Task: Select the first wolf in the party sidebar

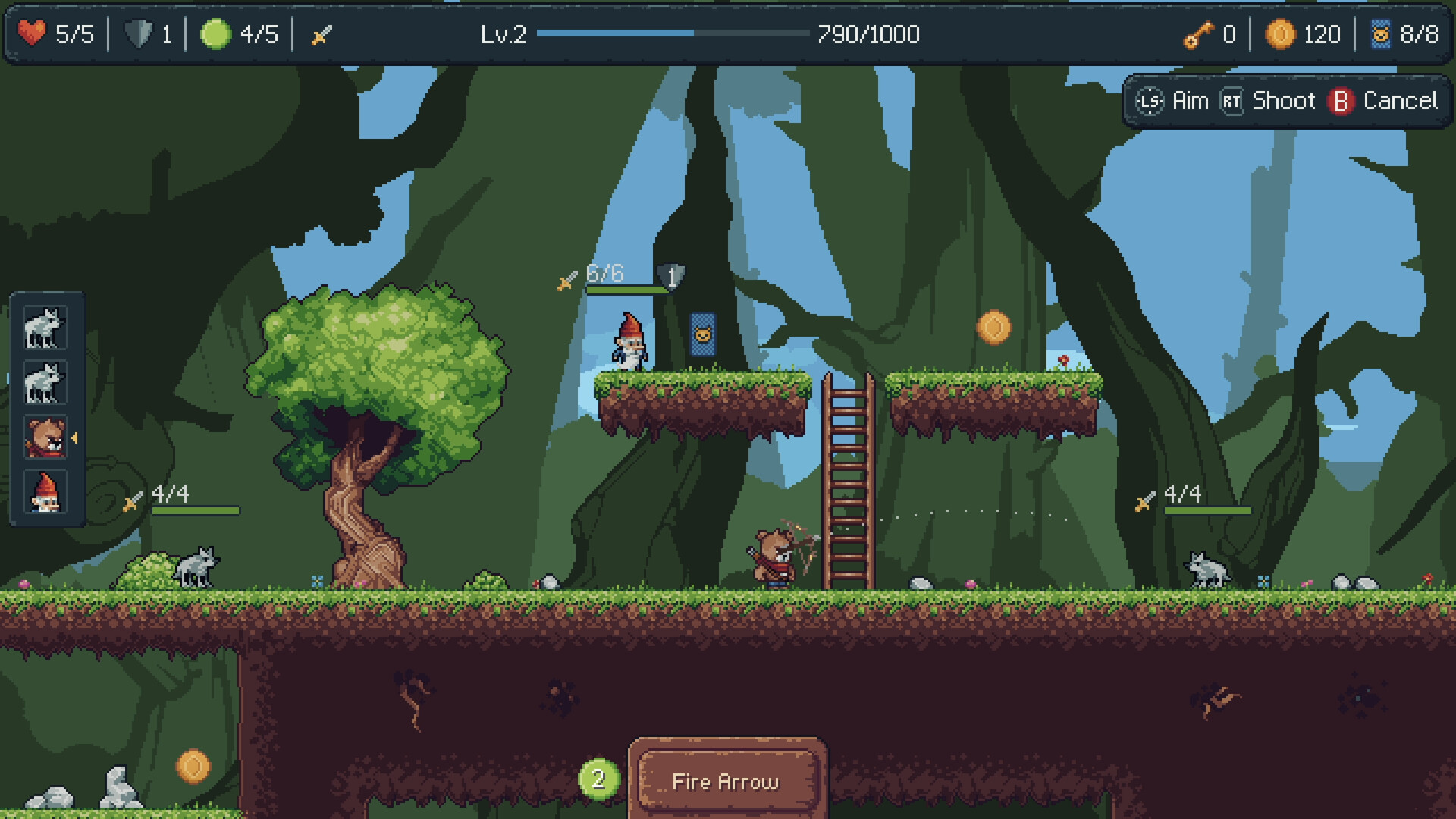Action: pos(47,328)
